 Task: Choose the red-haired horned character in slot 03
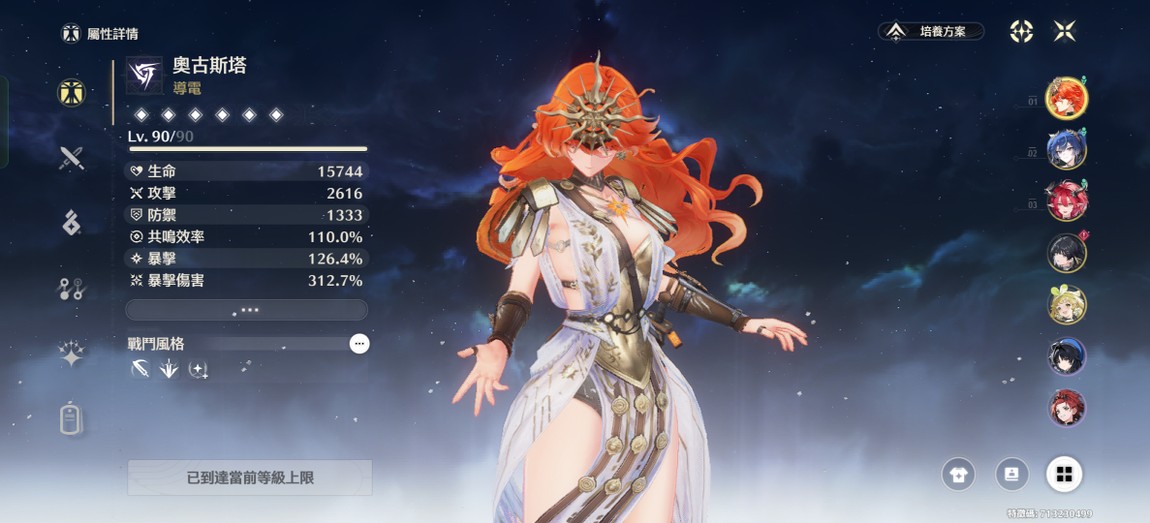pos(1066,202)
